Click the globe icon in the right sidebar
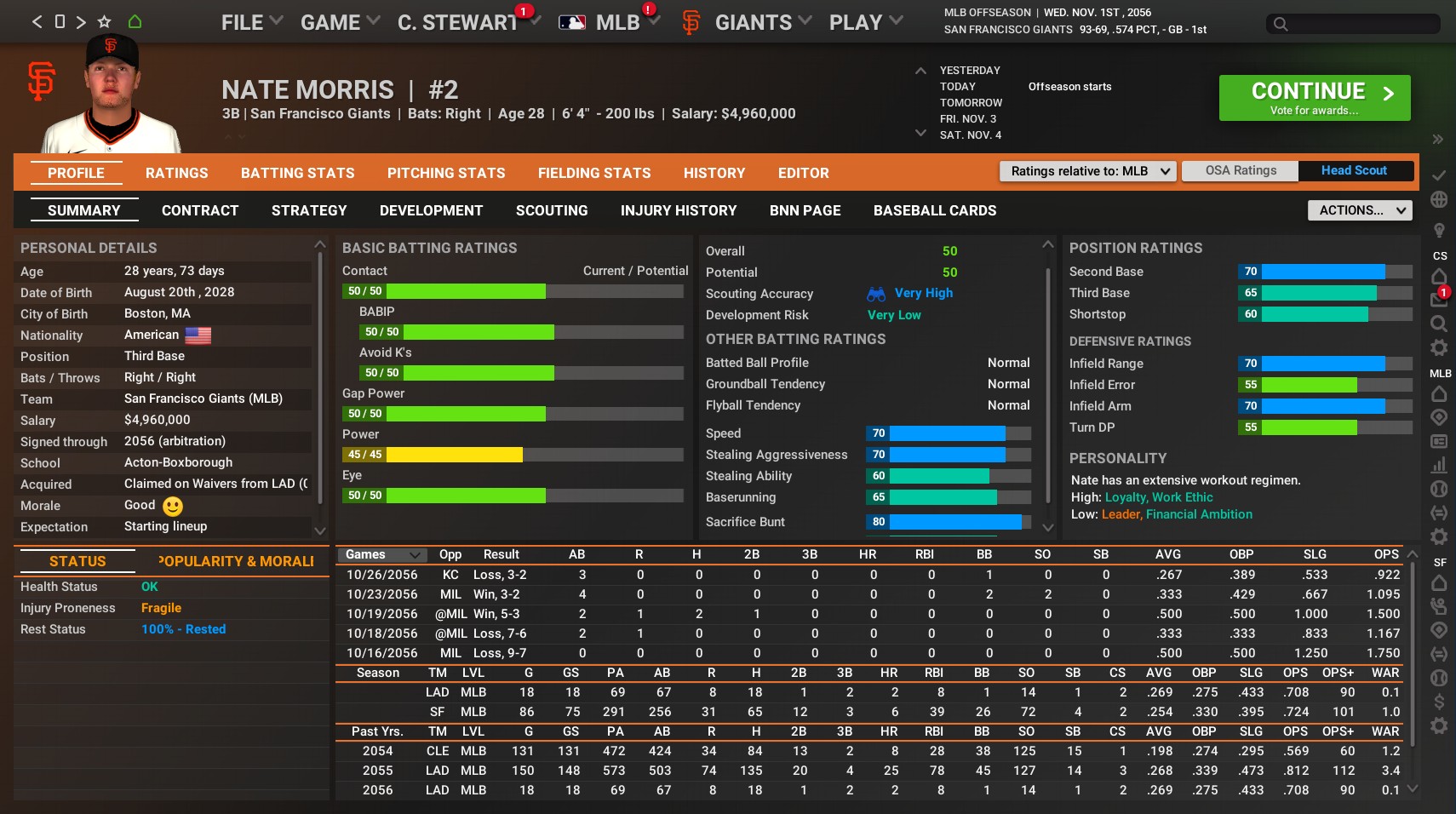 1440,199
